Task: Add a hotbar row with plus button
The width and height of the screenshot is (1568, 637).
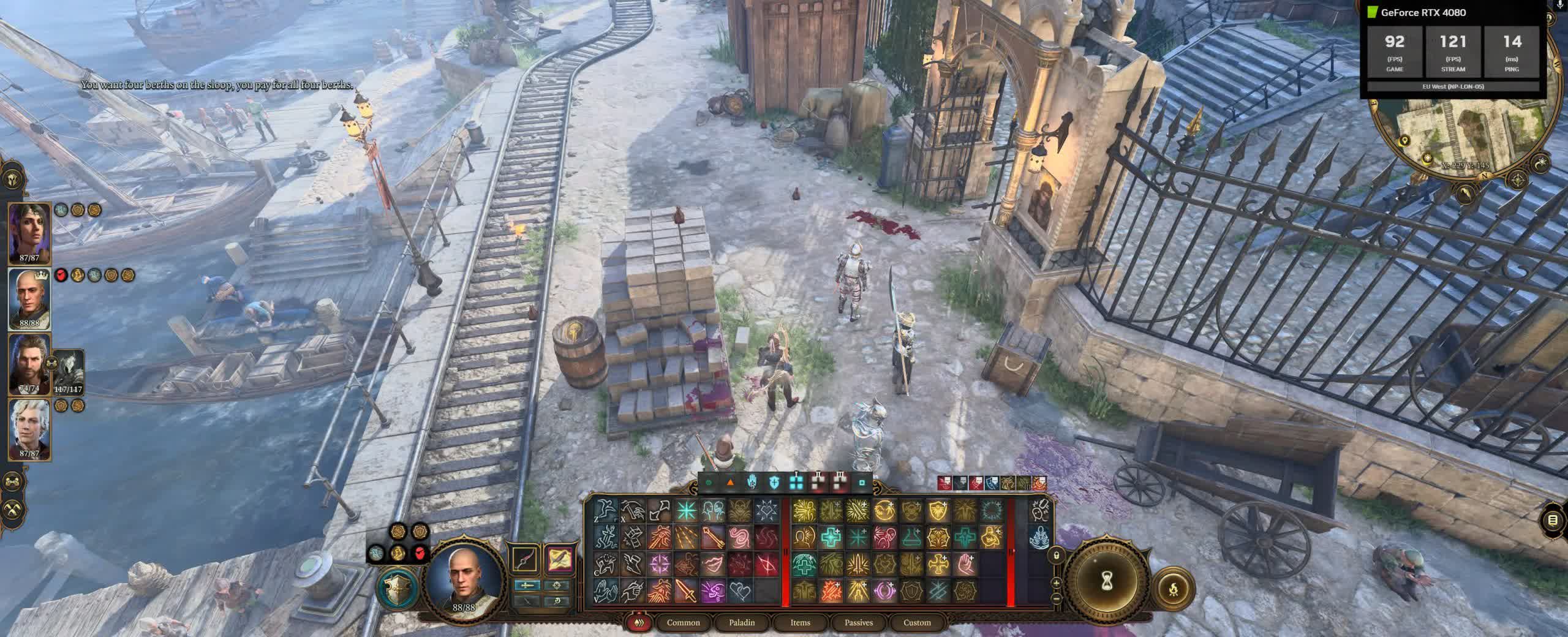Action: tap(1056, 582)
